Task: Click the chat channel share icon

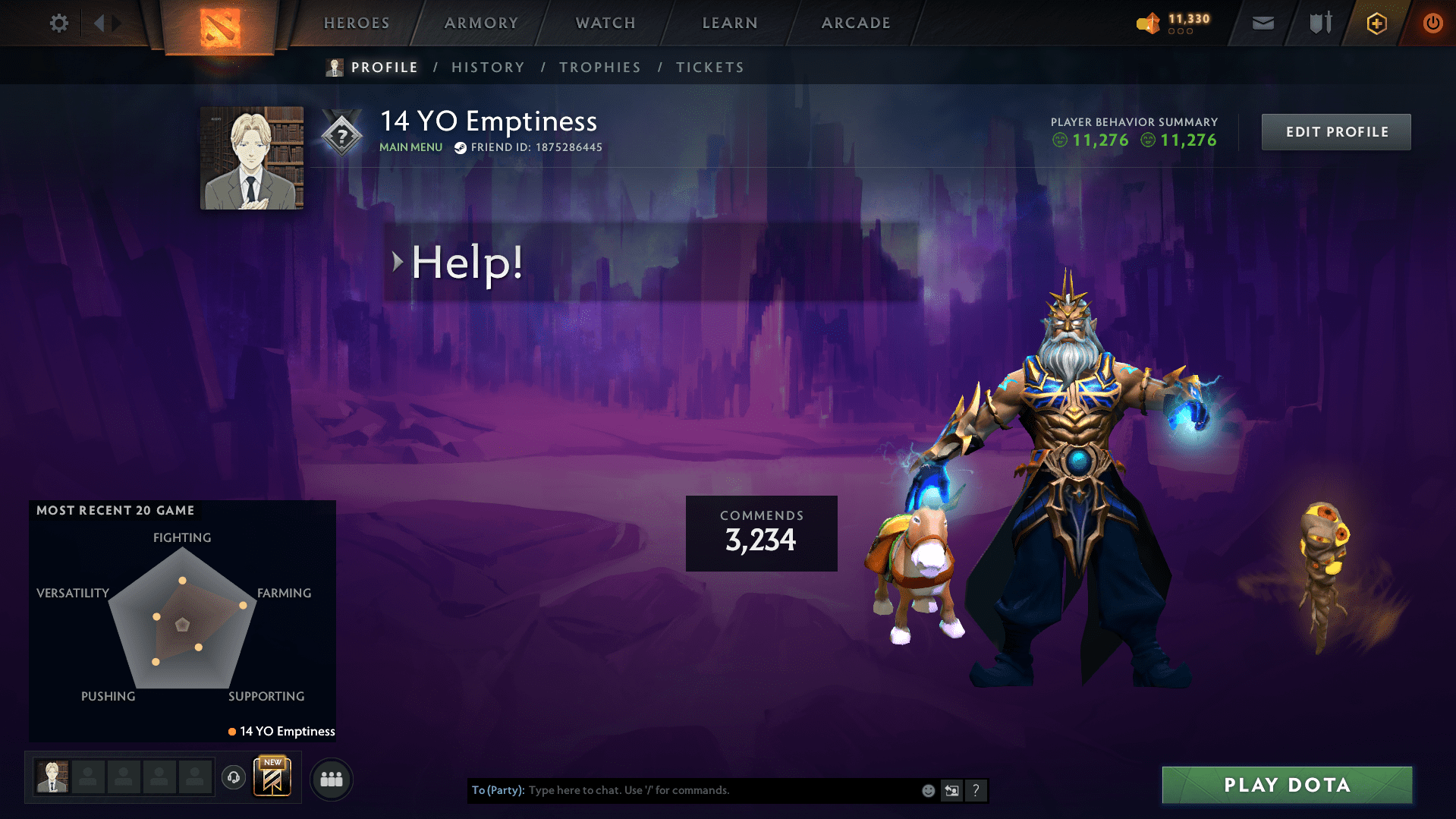Action: tap(952, 790)
